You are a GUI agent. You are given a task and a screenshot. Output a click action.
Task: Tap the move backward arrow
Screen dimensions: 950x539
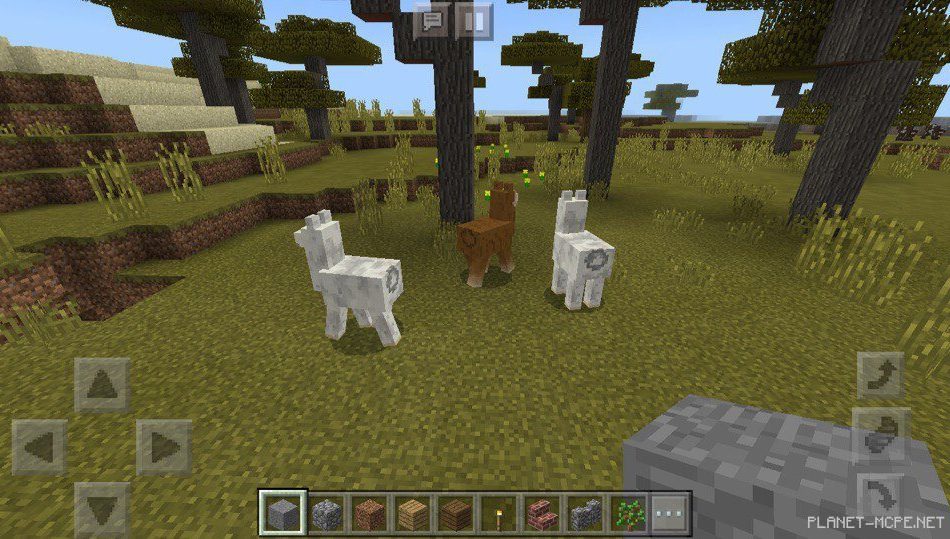coord(102,508)
